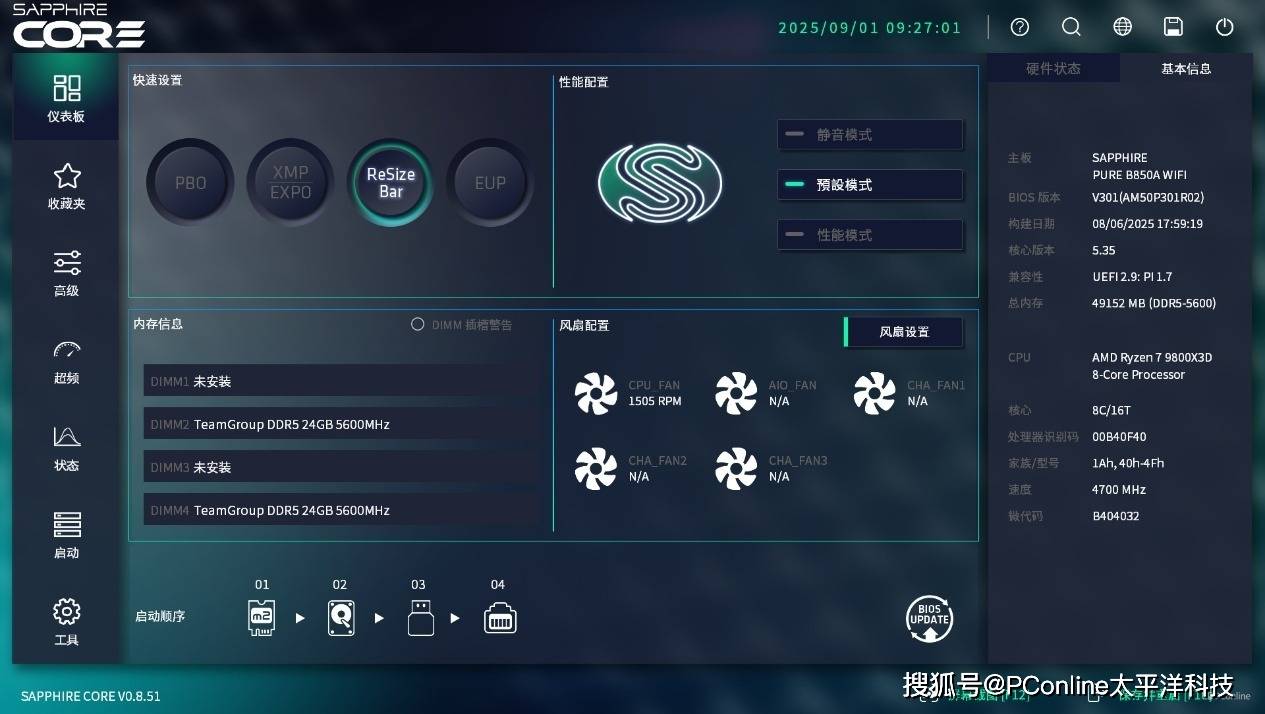Show the 状态 status page

pyautogui.click(x=66, y=448)
